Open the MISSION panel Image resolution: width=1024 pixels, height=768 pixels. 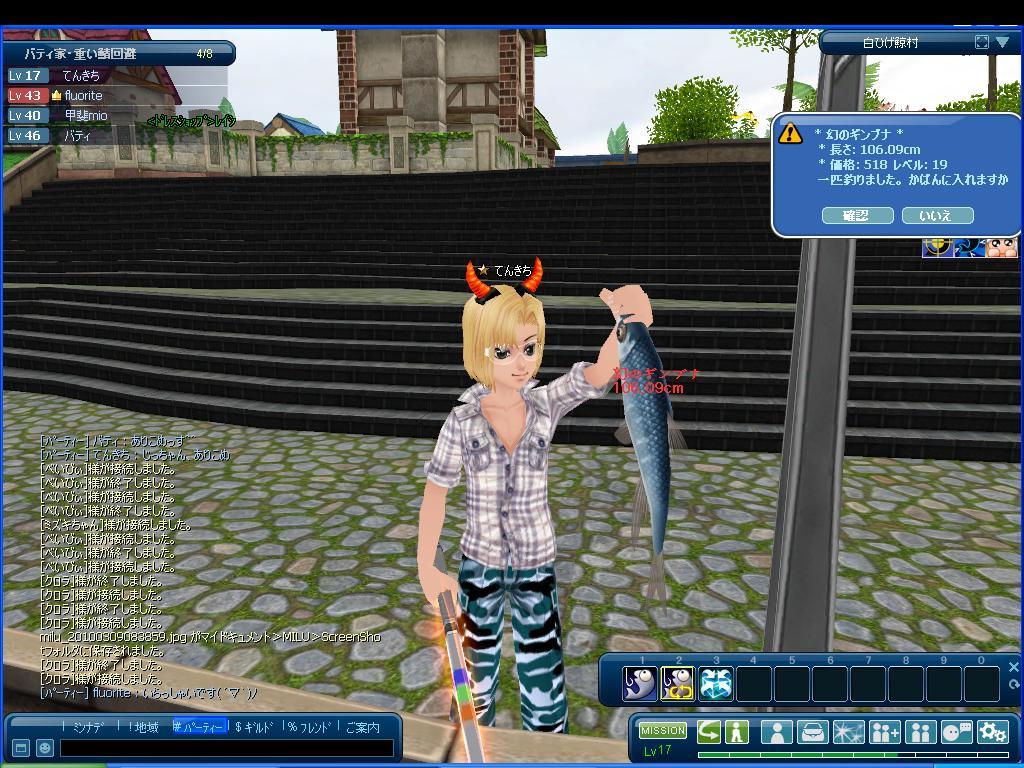(662, 731)
